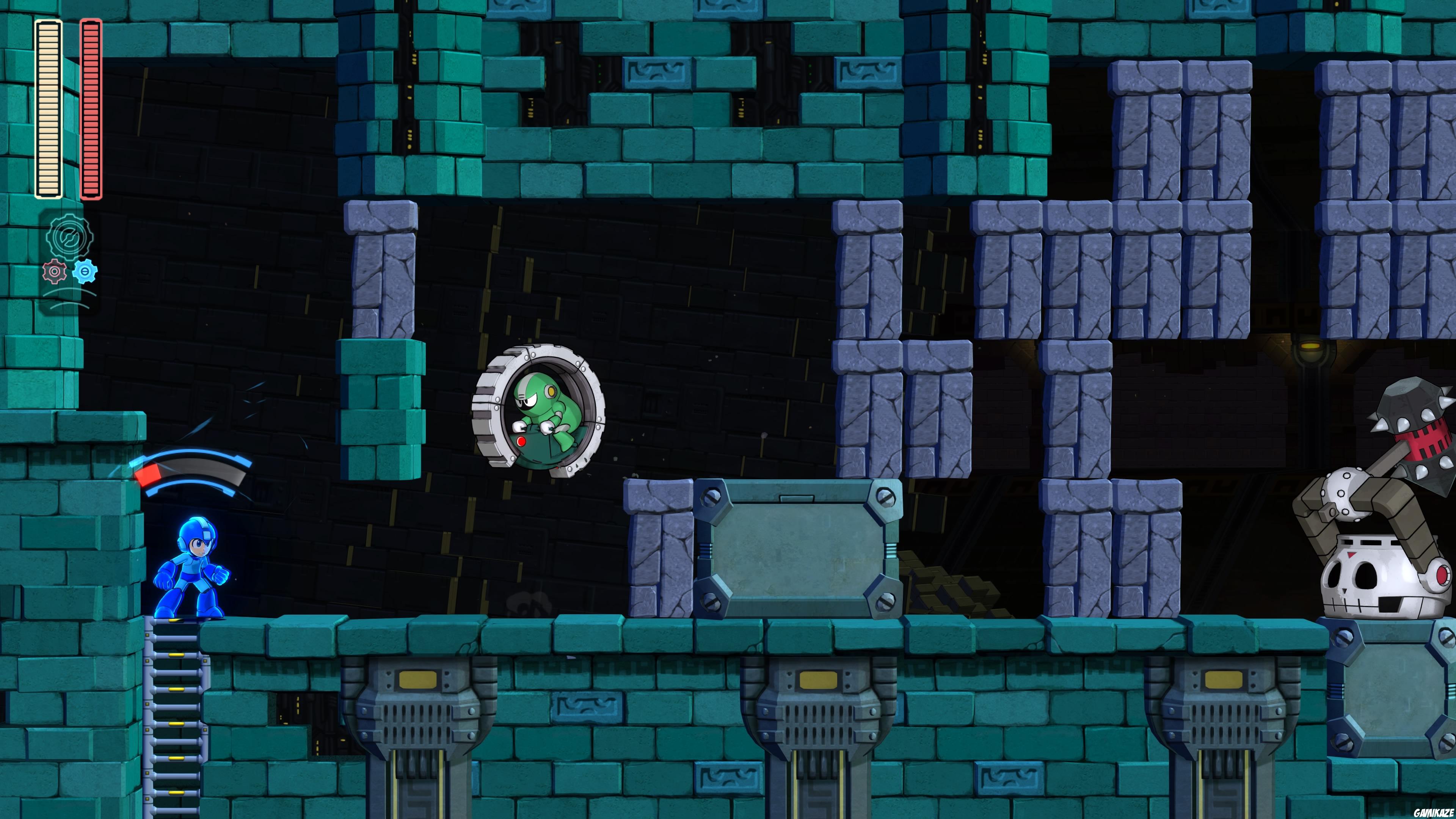
Task: Toggle the Power Gear activation glow
Action: tap(54, 272)
